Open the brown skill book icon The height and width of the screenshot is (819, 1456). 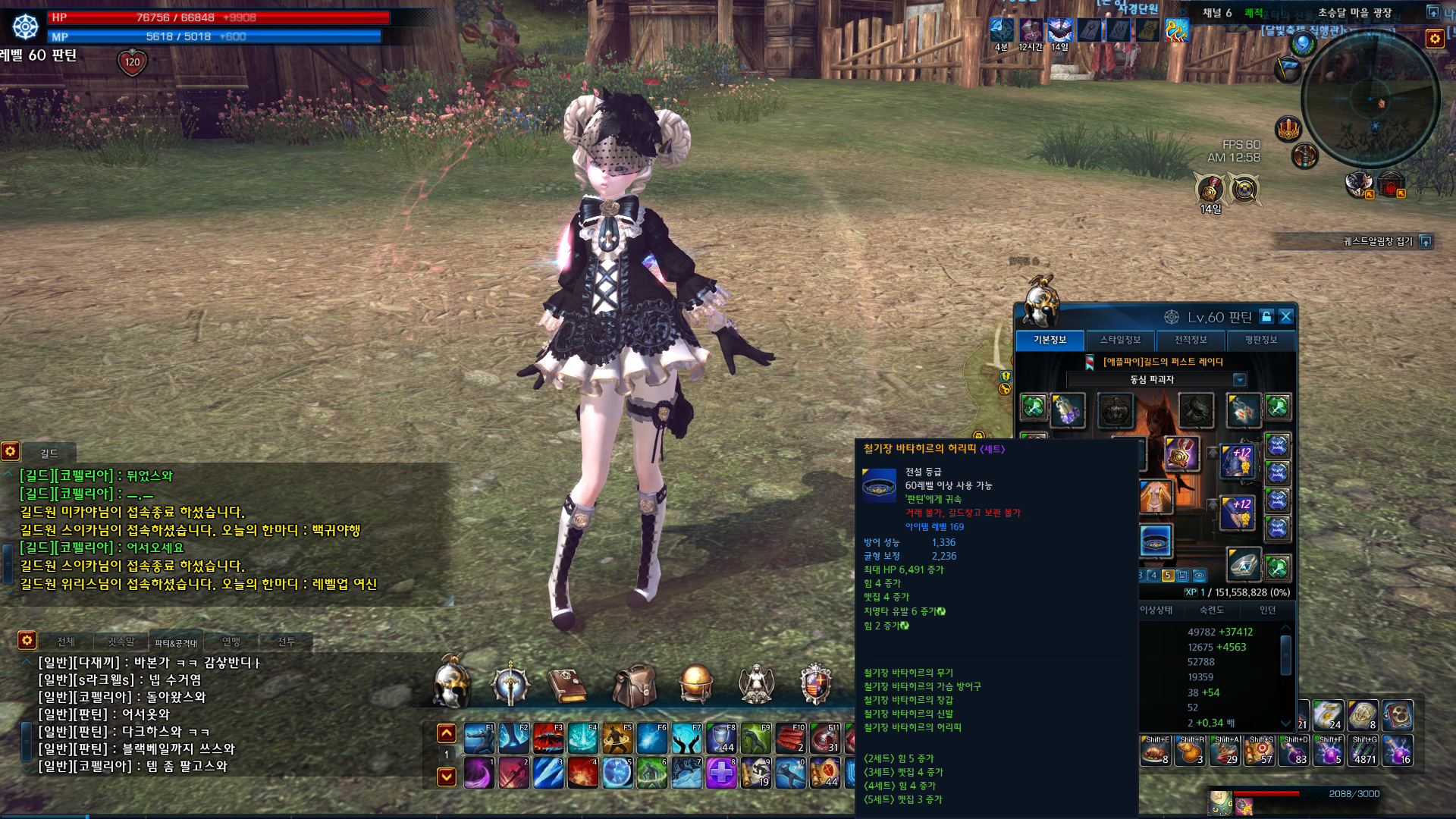point(567,685)
